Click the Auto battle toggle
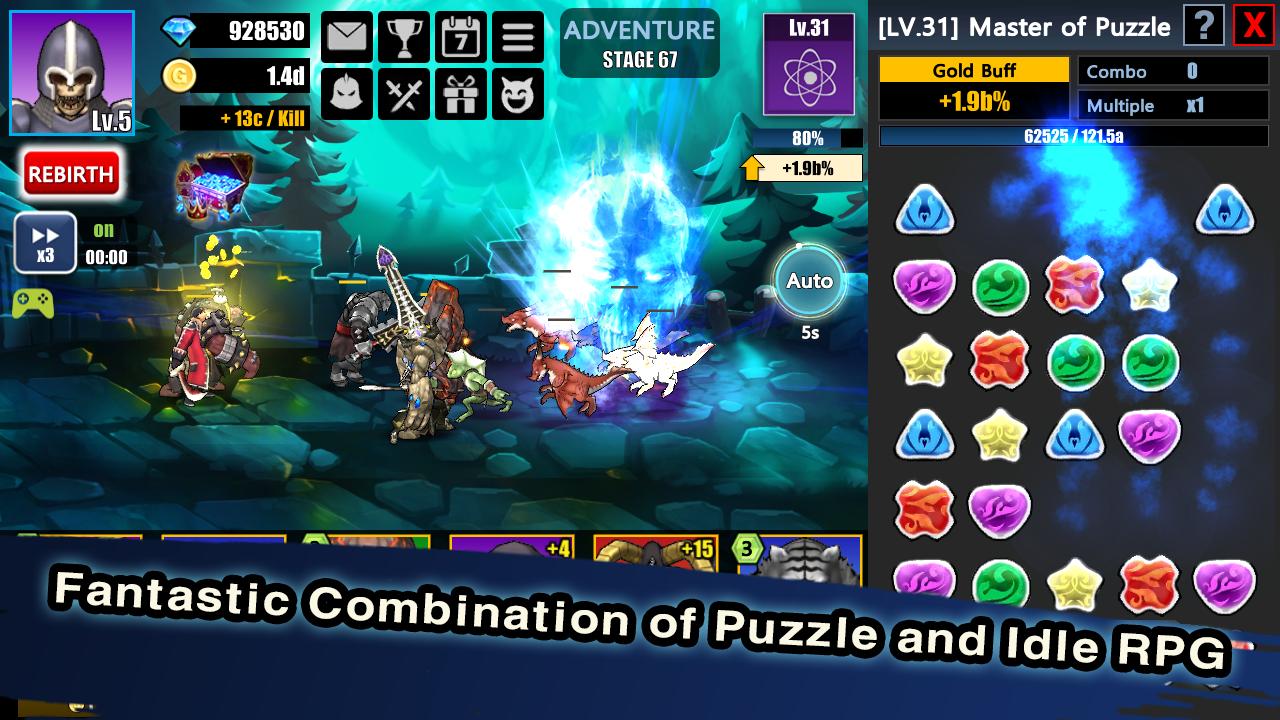 pos(810,281)
